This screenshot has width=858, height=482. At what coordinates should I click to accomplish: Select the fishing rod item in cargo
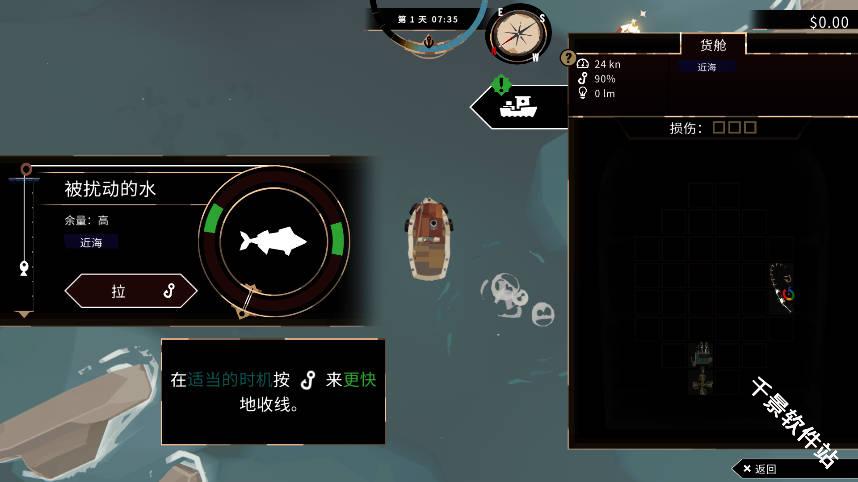pyautogui.click(x=783, y=287)
